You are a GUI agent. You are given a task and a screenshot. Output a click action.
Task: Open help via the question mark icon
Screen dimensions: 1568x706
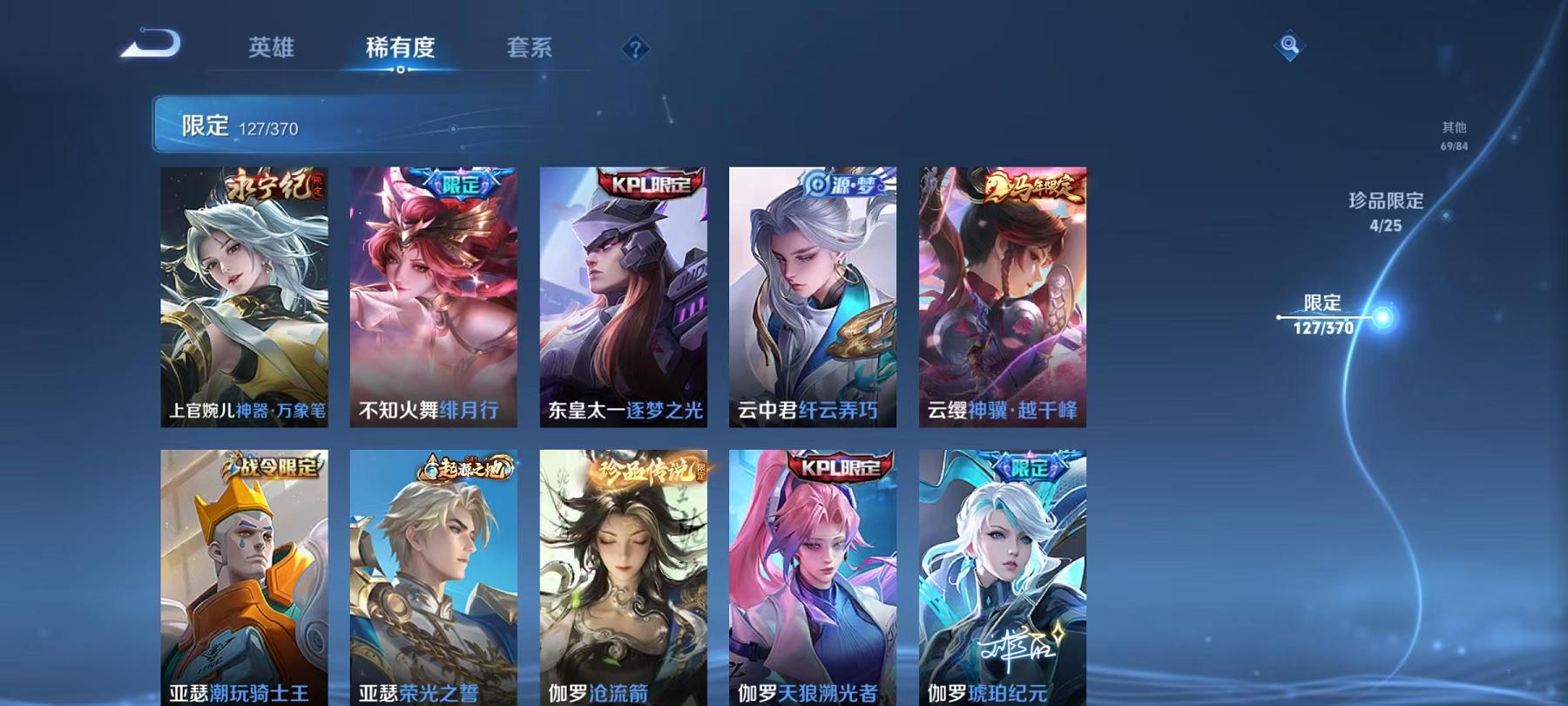click(x=637, y=50)
